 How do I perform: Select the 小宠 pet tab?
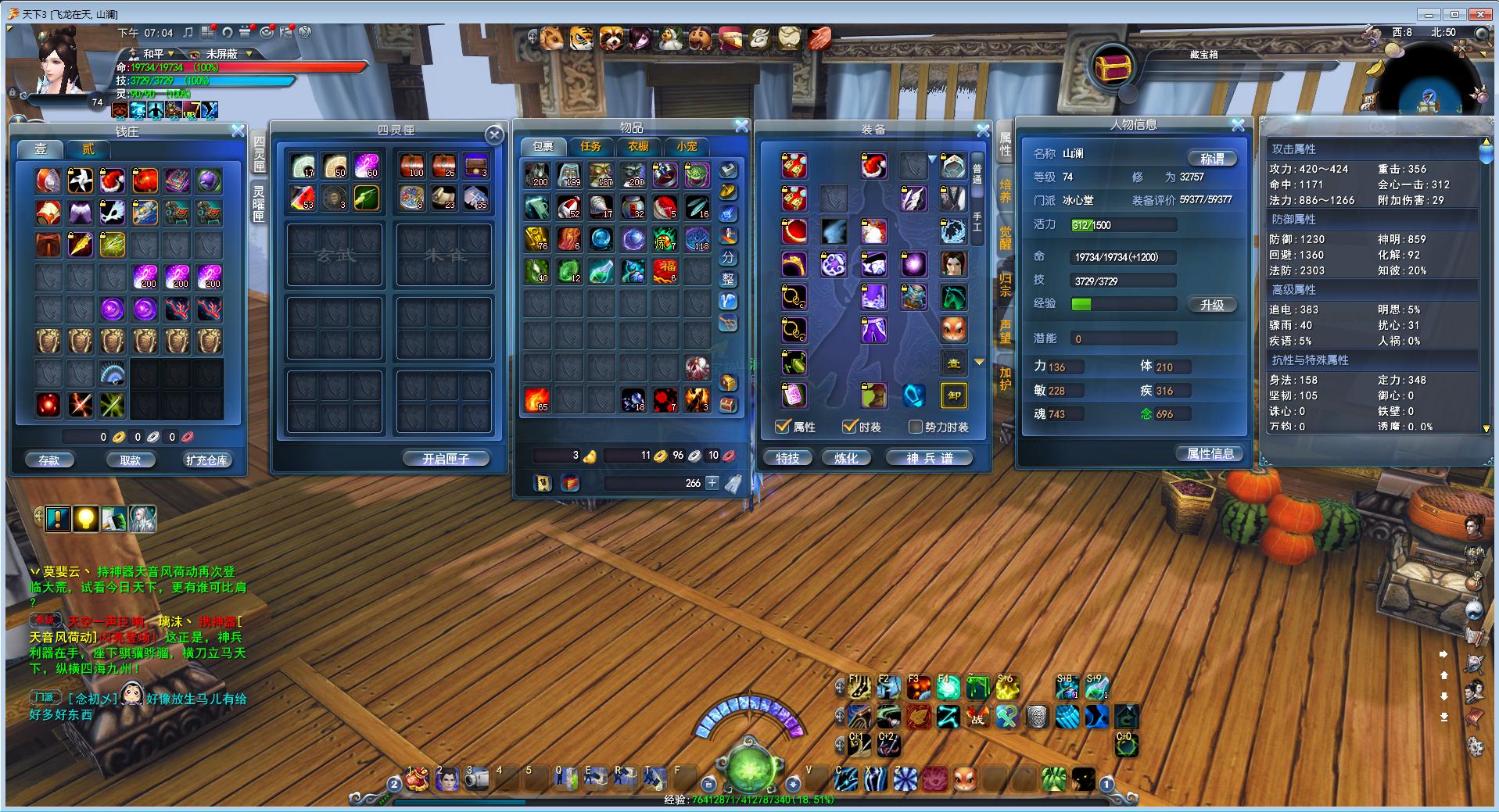pyautogui.click(x=687, y=146)
